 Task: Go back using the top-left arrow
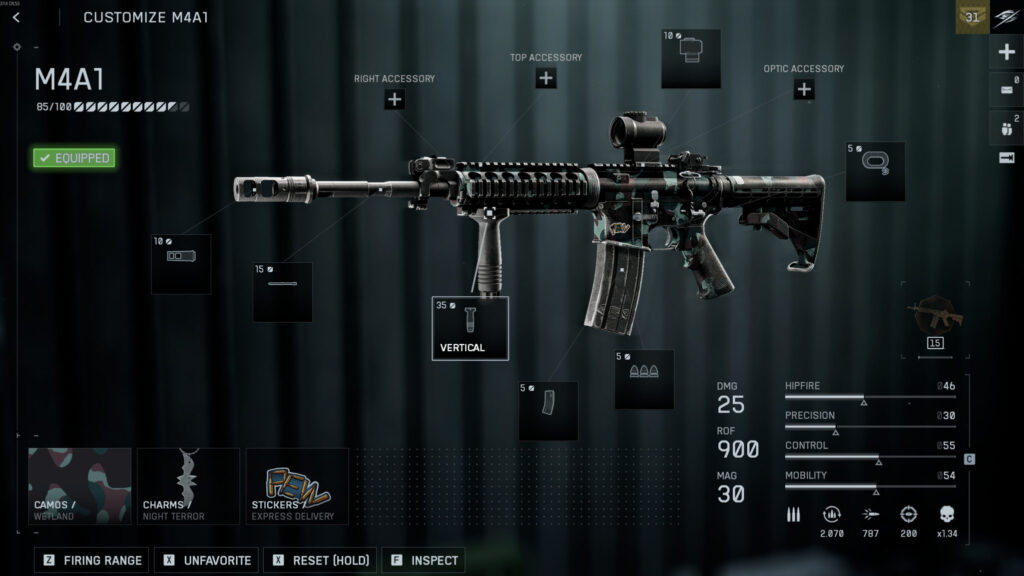pyautogui.click(x=16, y=17)
